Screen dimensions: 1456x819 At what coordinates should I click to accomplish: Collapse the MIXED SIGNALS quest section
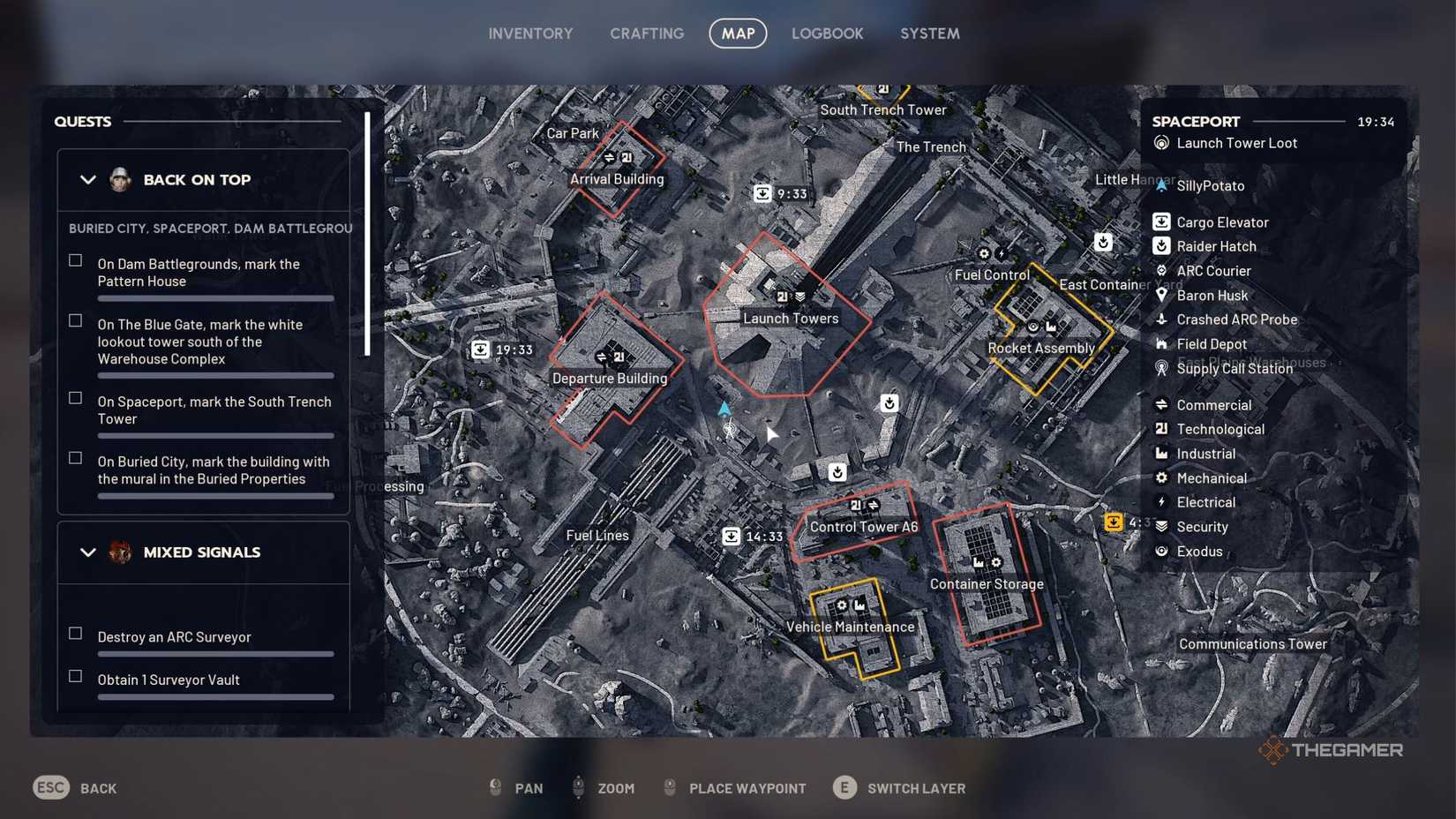pos(88,552)
